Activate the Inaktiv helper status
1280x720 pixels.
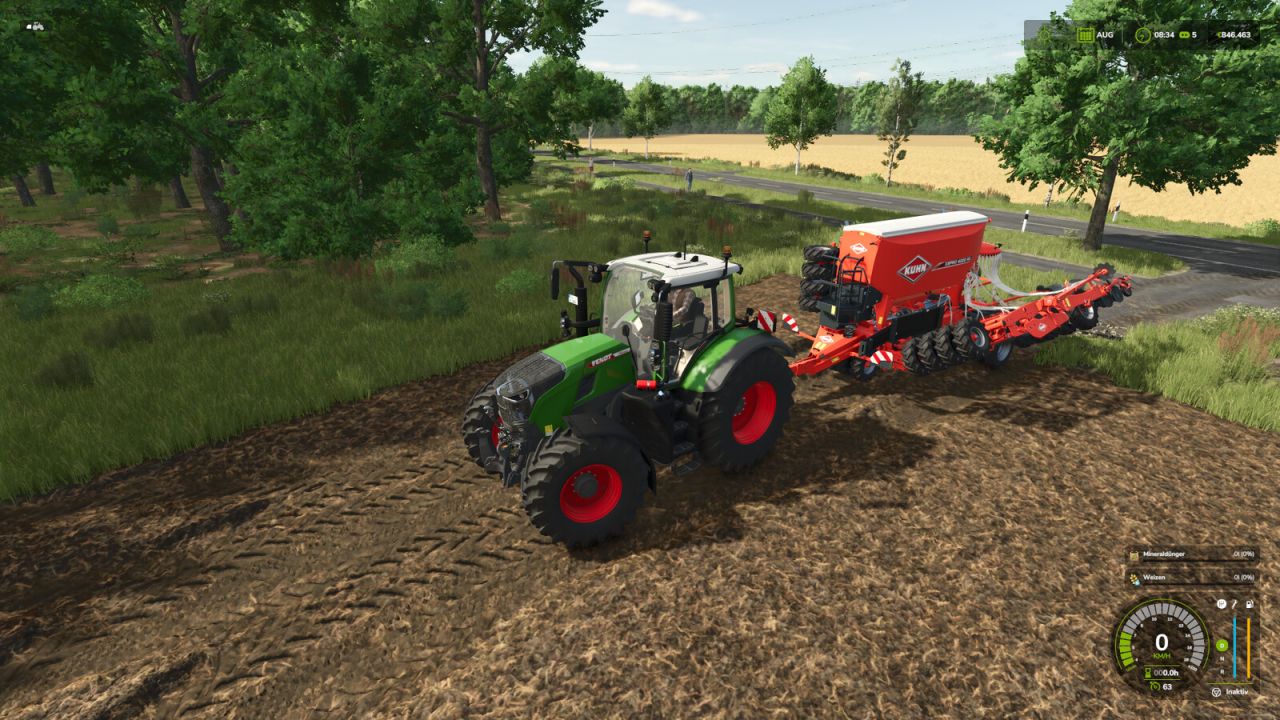pyautogui.click(x=1237, y=691)
